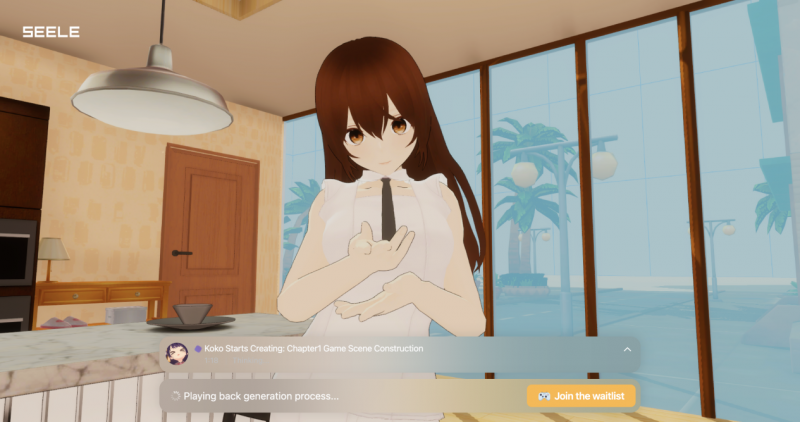Image resolution: width=800 pixels, height=422 pixels.
Task: Open the SEELE logo link
Action: click(x=51, y=32)
